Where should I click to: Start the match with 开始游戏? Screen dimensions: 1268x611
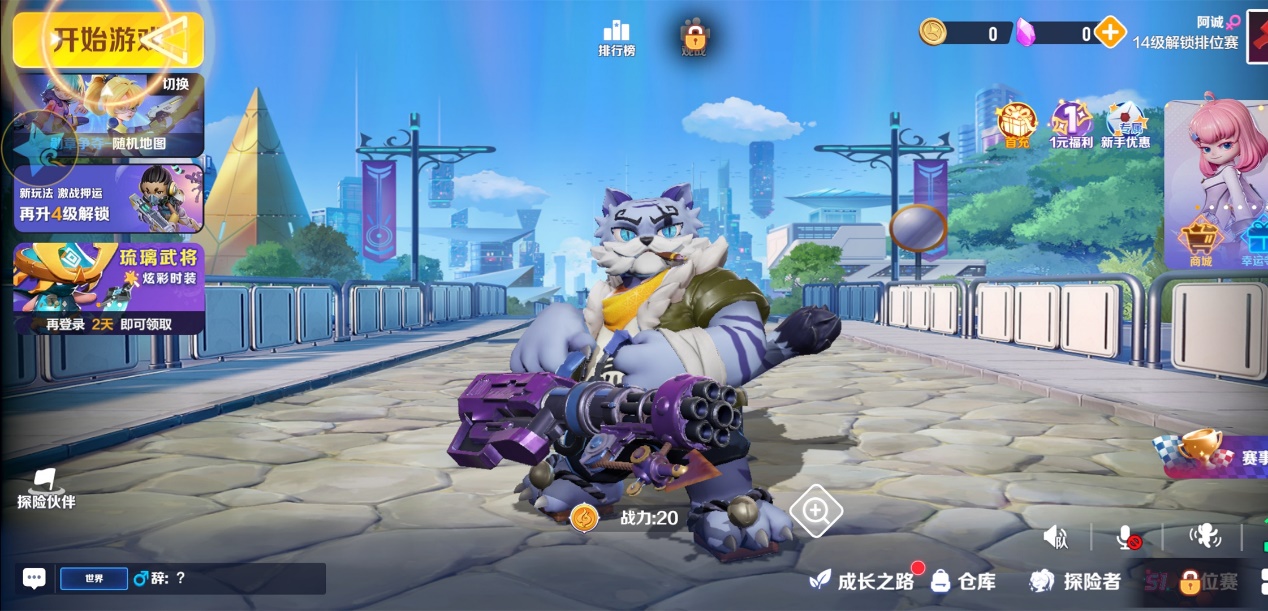pyautogui.click(x=108, y=40)
